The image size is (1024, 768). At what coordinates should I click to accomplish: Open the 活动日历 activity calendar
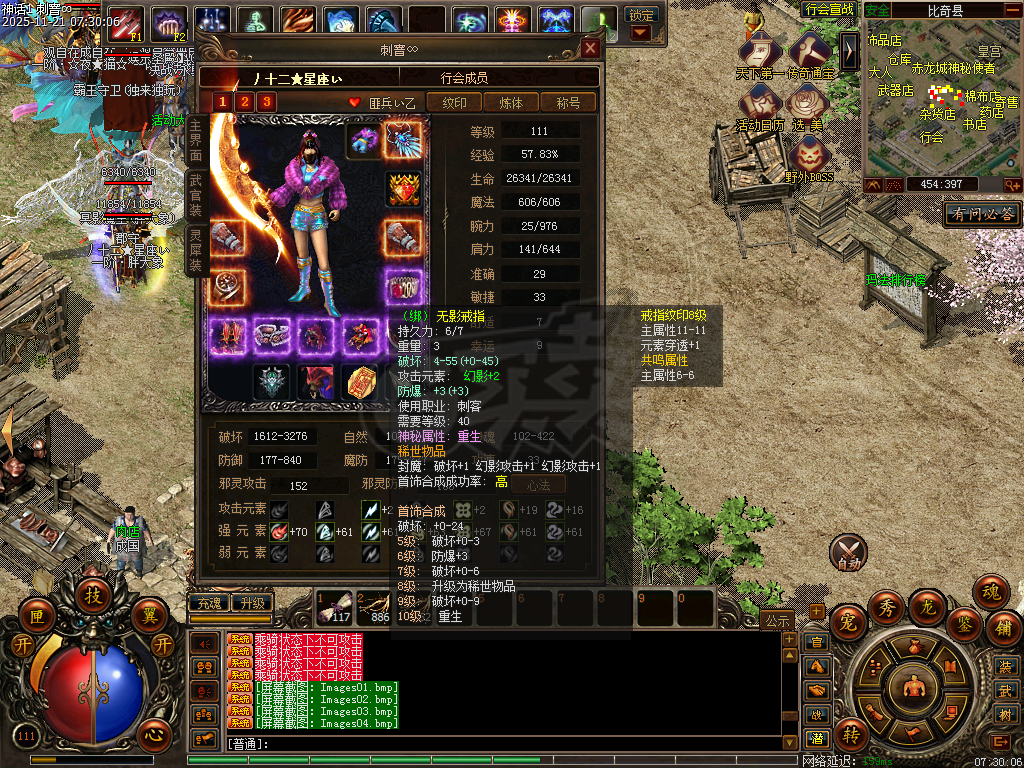pos(760,106)
